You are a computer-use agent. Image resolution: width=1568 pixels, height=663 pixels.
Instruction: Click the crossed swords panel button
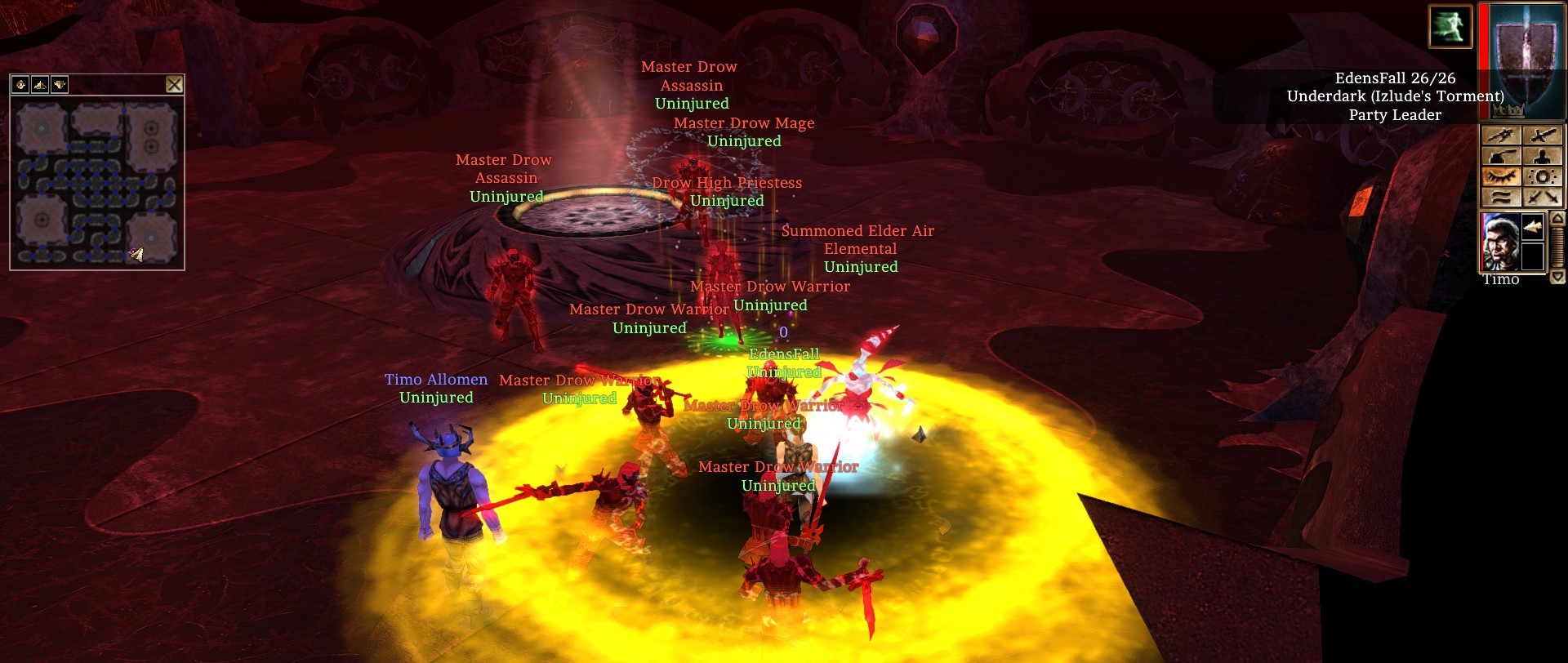(x=1543, y=197)
